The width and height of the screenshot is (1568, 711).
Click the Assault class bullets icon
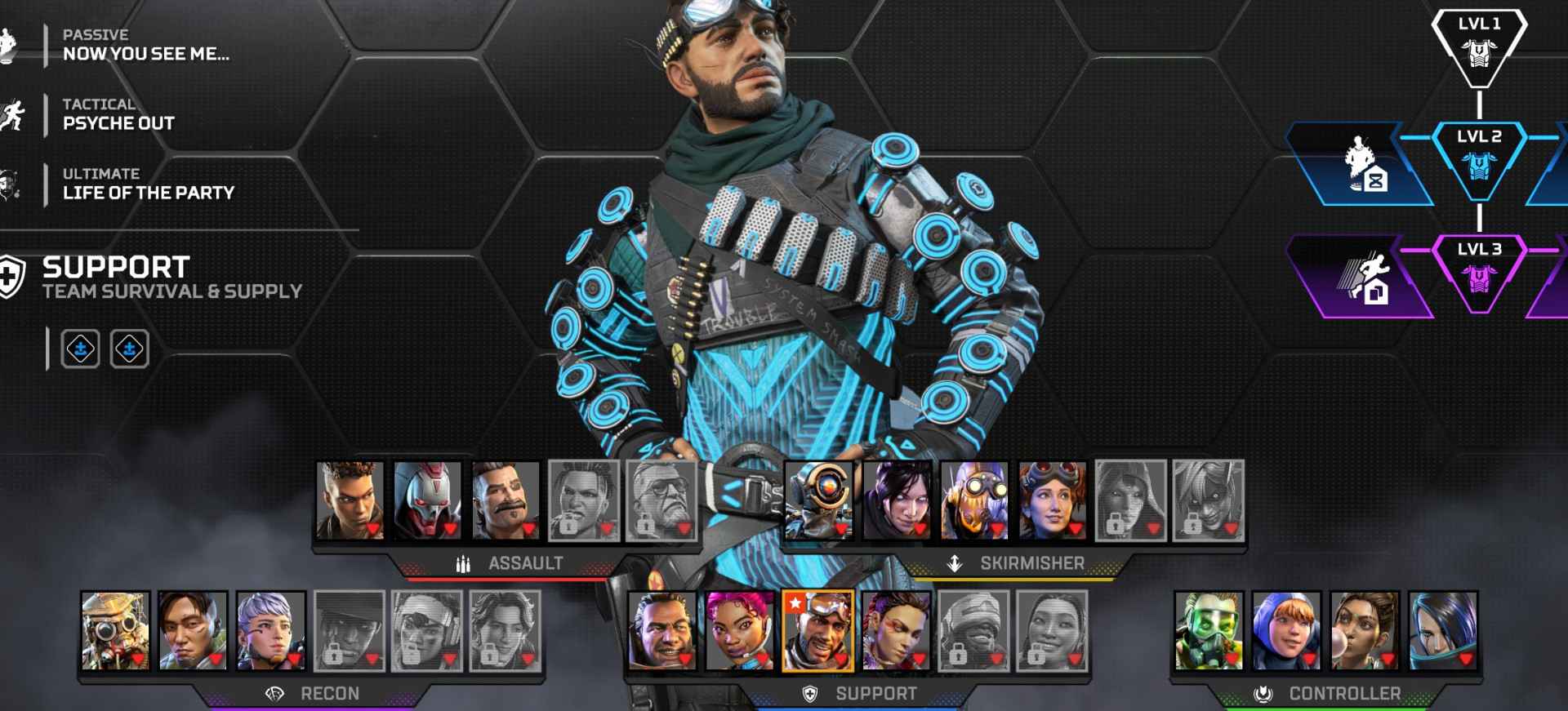tap(462, 562)
